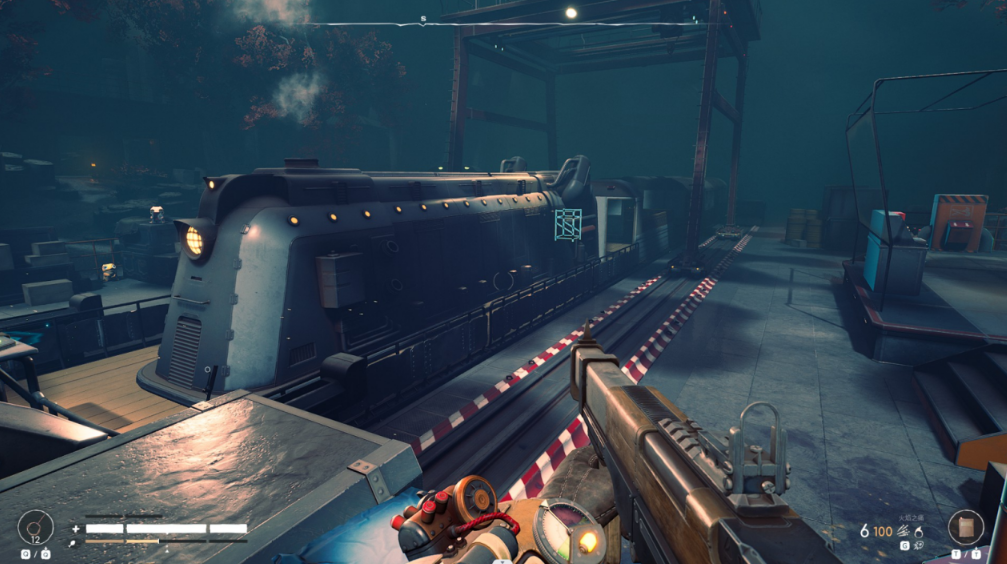
Task: Select the book item slot
Action: click(x=965, y=527)
